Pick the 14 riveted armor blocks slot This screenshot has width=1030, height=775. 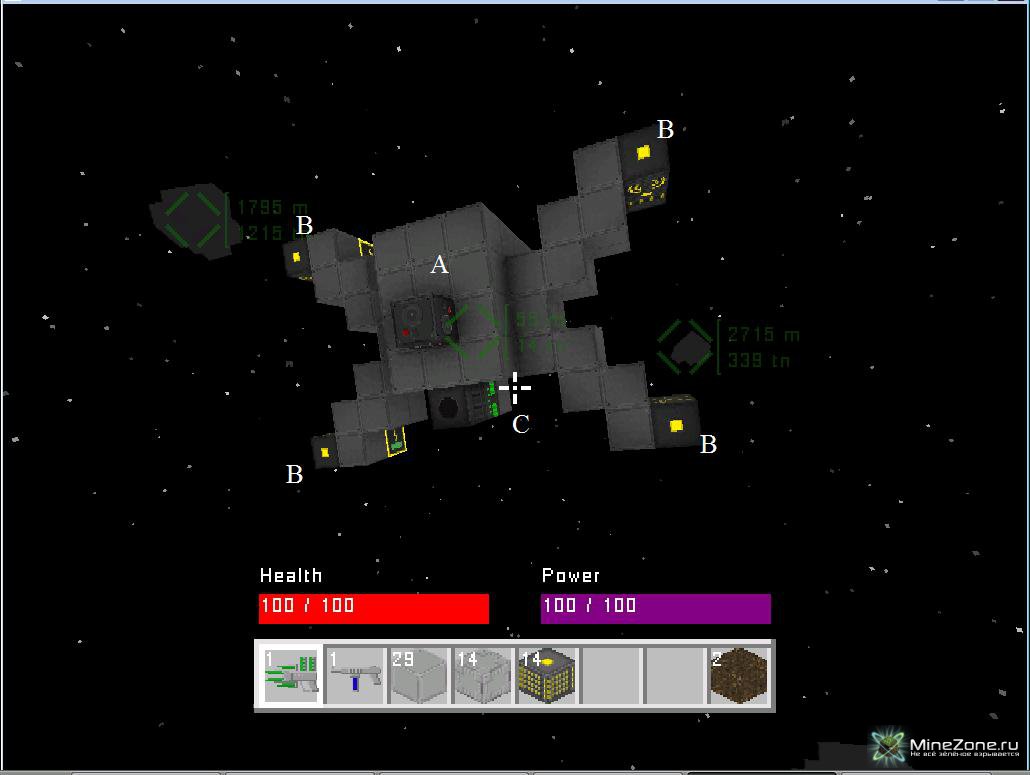484,675
